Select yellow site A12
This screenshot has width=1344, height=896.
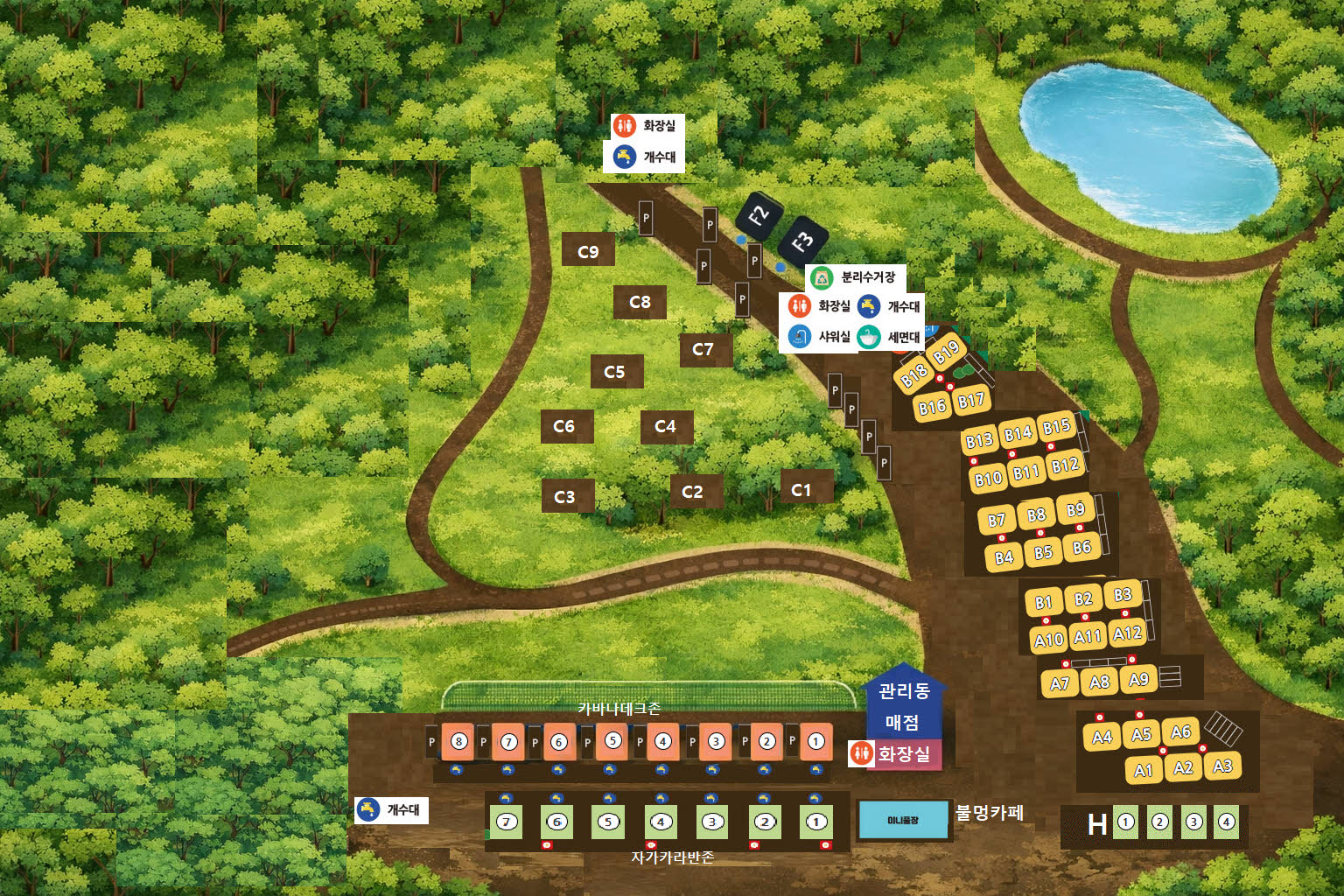click(1127, 633)
